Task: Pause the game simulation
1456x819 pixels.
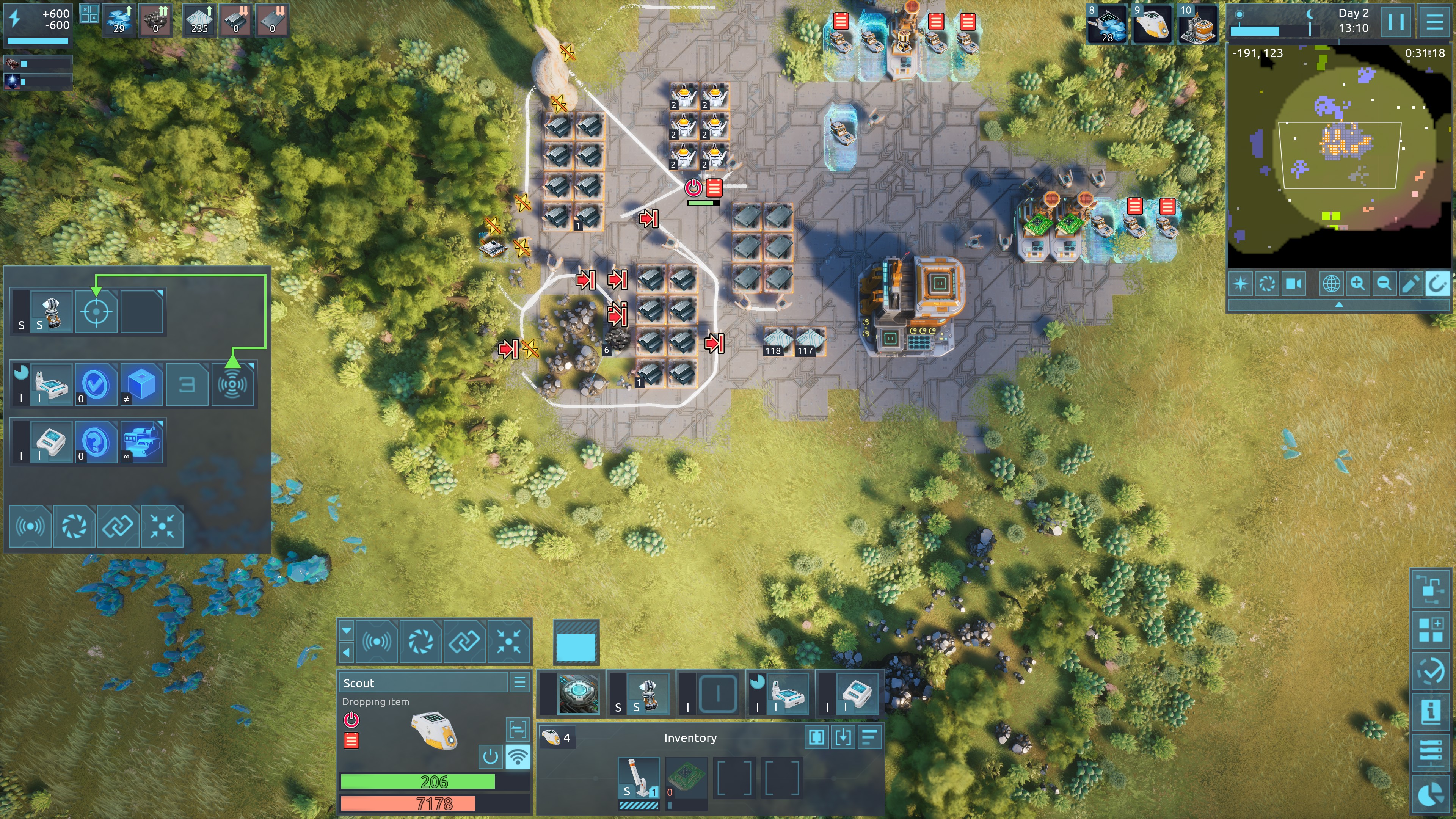Action: (x=1395, y=22)
